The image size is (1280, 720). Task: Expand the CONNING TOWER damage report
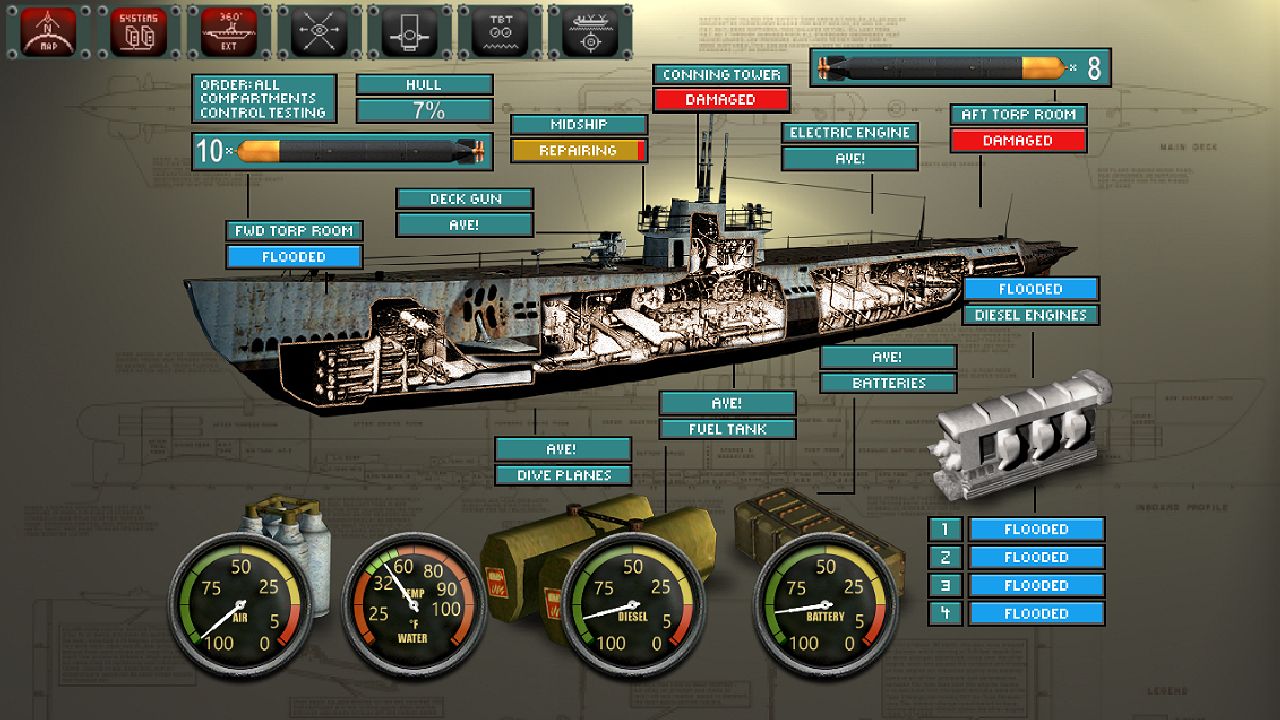click(x=721, y=100)
